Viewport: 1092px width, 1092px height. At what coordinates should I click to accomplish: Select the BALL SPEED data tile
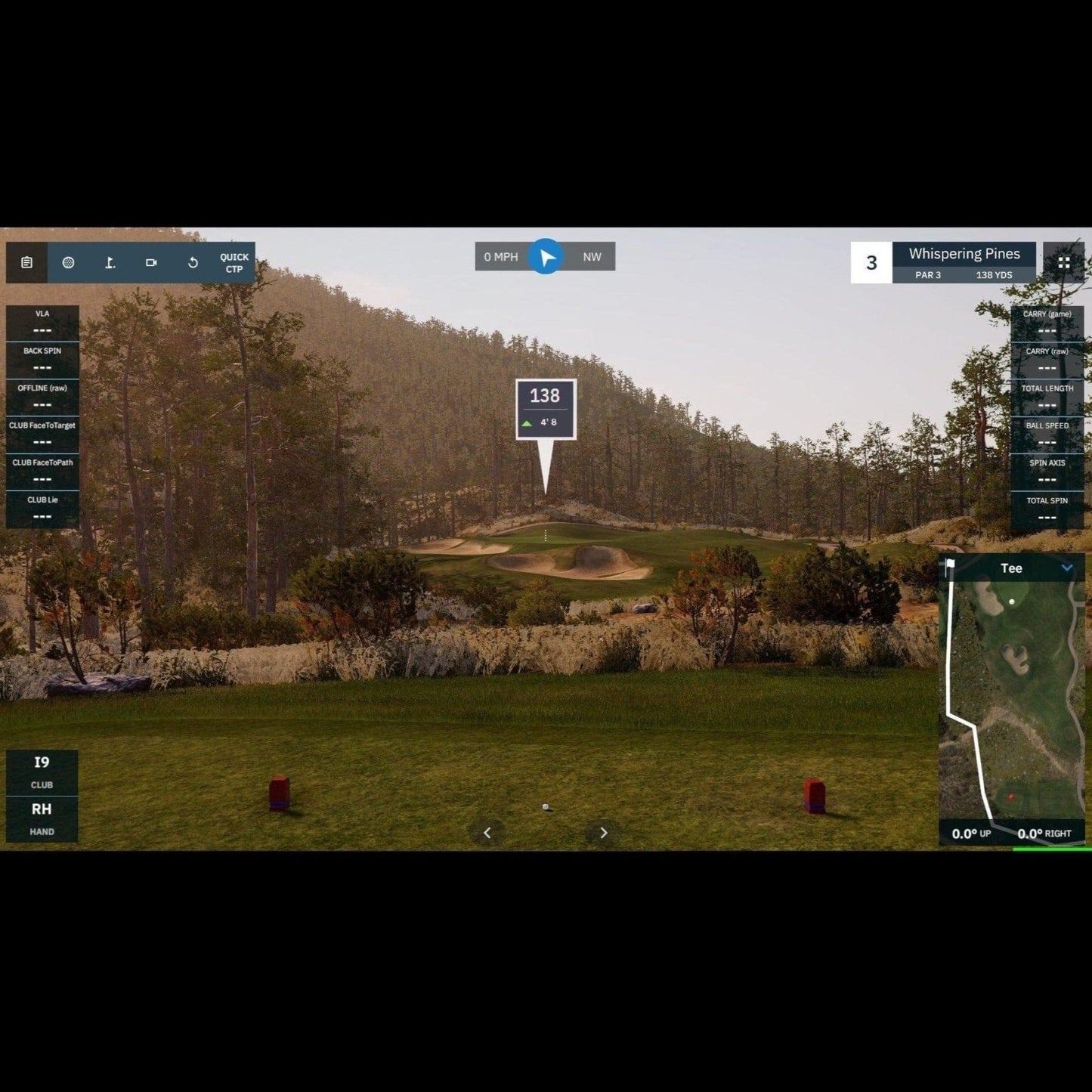pyautogui.click(x=1047, y=435)
